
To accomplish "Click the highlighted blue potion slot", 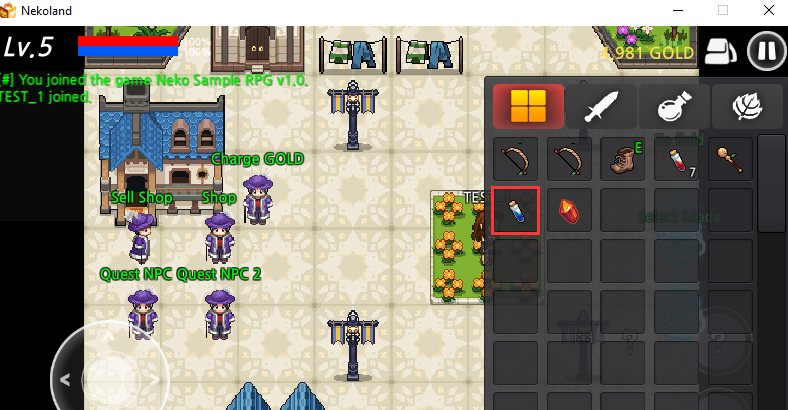I will point(516,211).
